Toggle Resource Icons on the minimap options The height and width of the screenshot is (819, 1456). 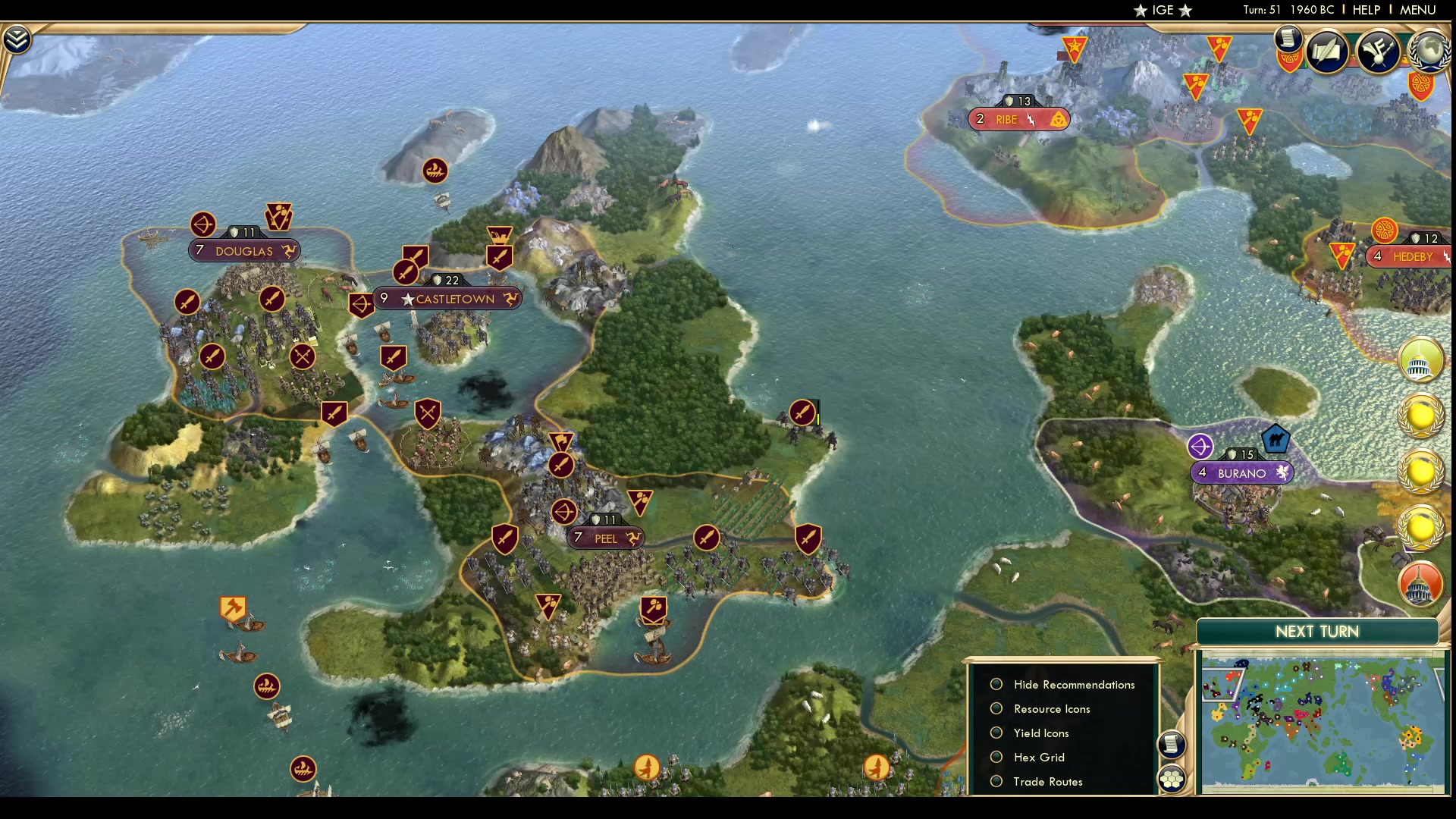[996, 708]
